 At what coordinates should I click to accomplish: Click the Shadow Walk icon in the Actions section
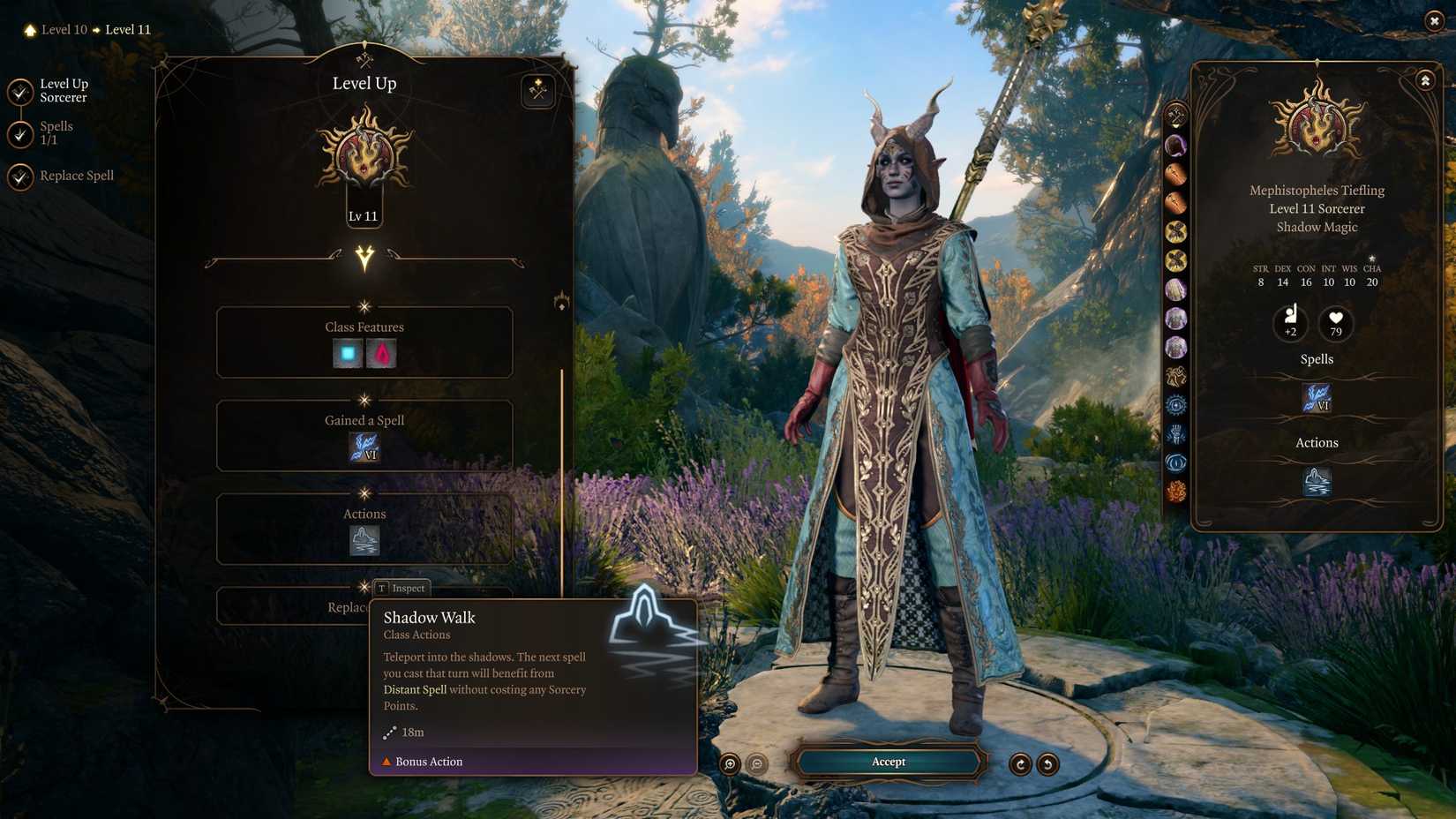point(364,541)
